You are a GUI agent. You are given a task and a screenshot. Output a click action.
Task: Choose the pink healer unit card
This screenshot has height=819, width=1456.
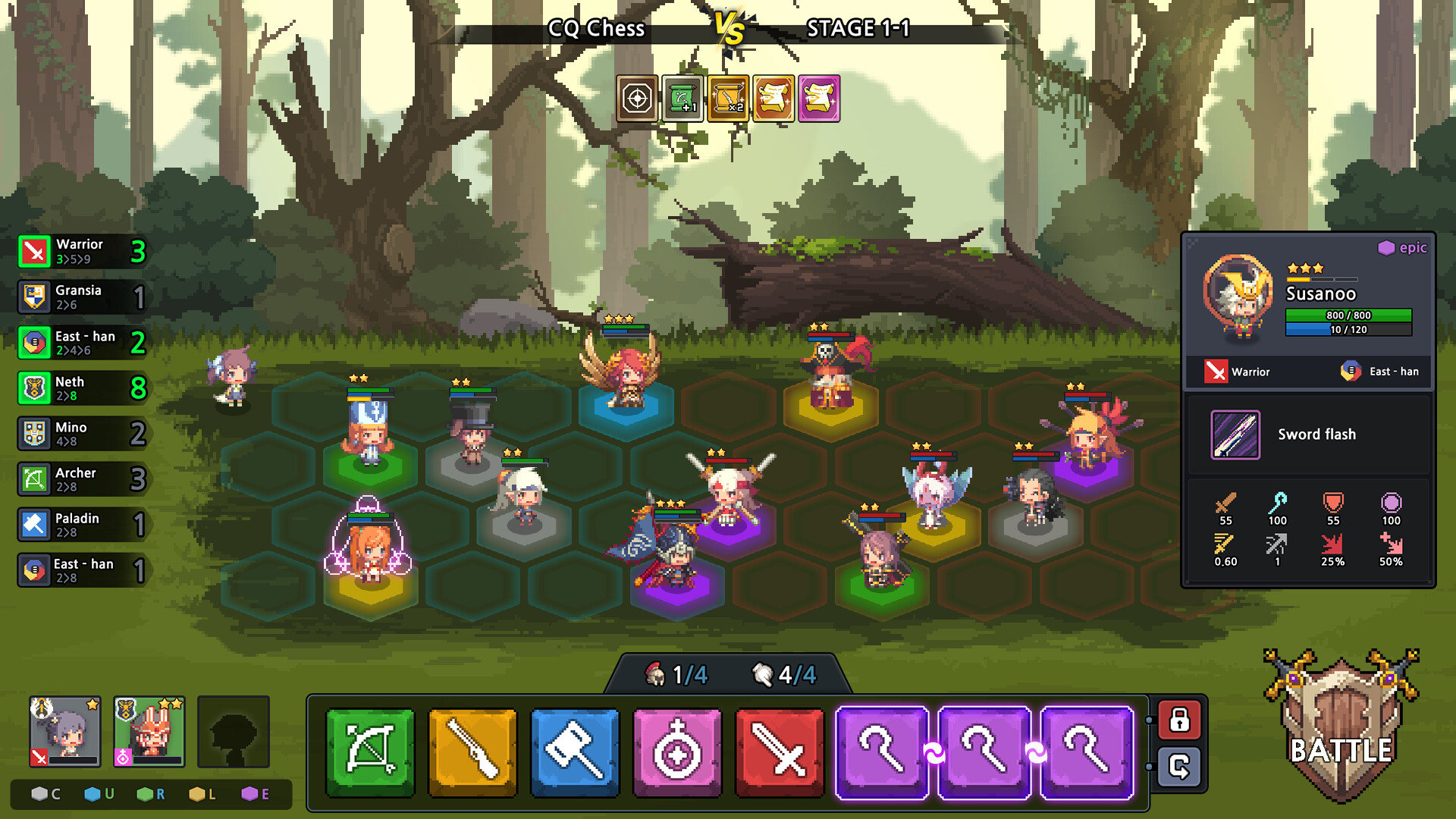point(677,751)
